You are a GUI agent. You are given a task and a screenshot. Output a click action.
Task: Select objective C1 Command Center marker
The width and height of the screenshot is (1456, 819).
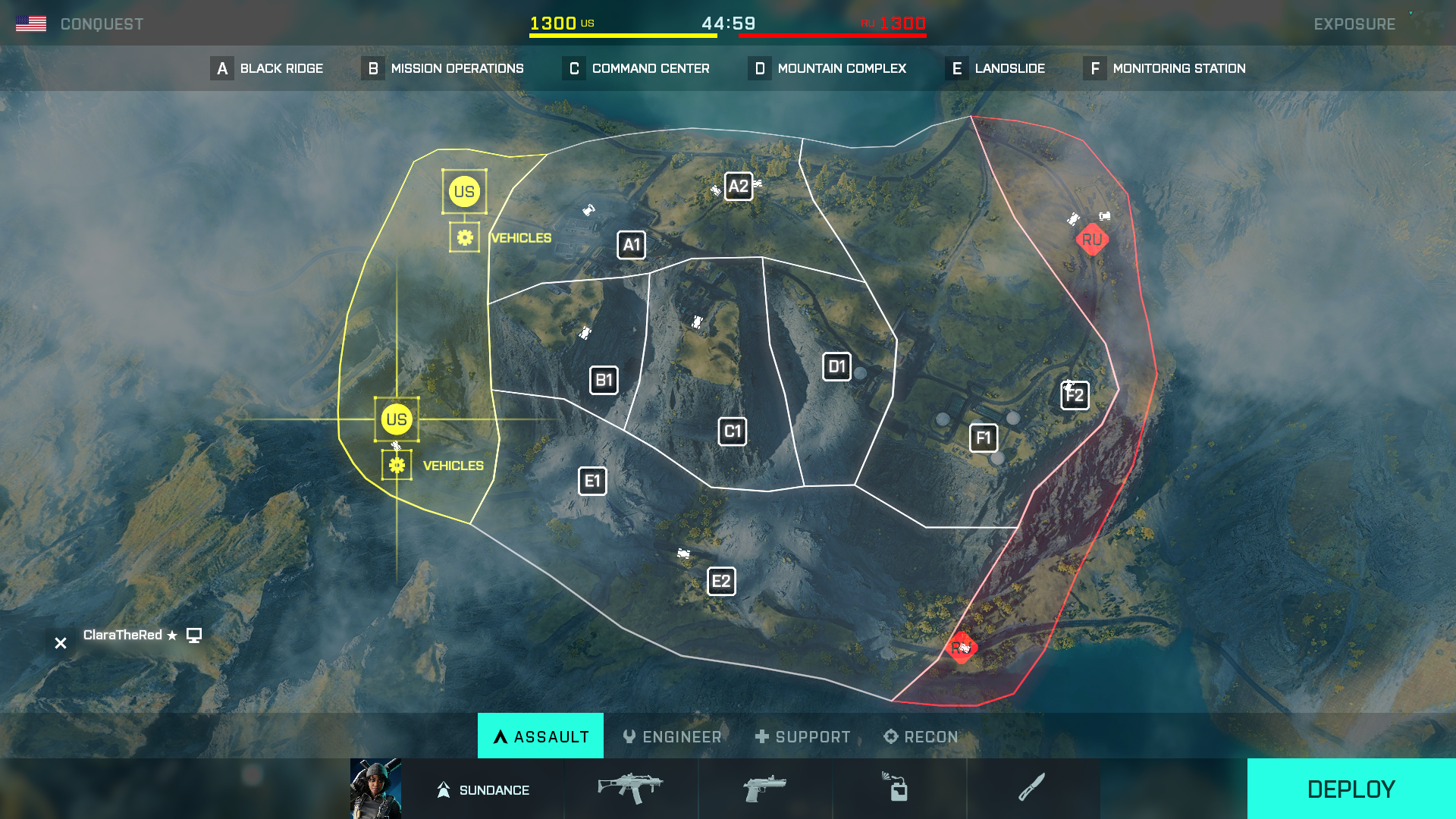tap(732, 430)
